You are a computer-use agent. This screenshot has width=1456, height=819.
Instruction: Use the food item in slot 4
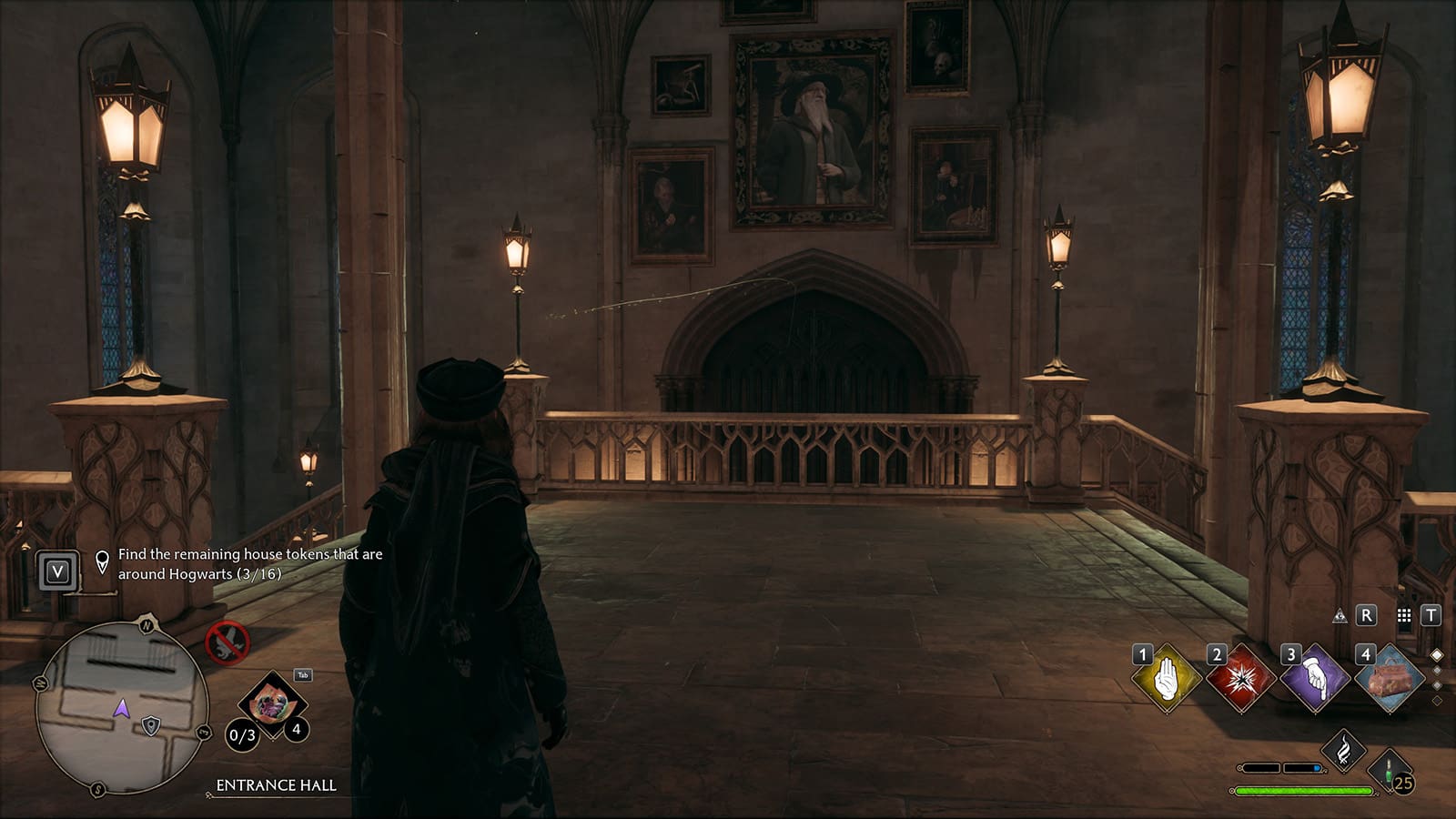point(1390,679)
